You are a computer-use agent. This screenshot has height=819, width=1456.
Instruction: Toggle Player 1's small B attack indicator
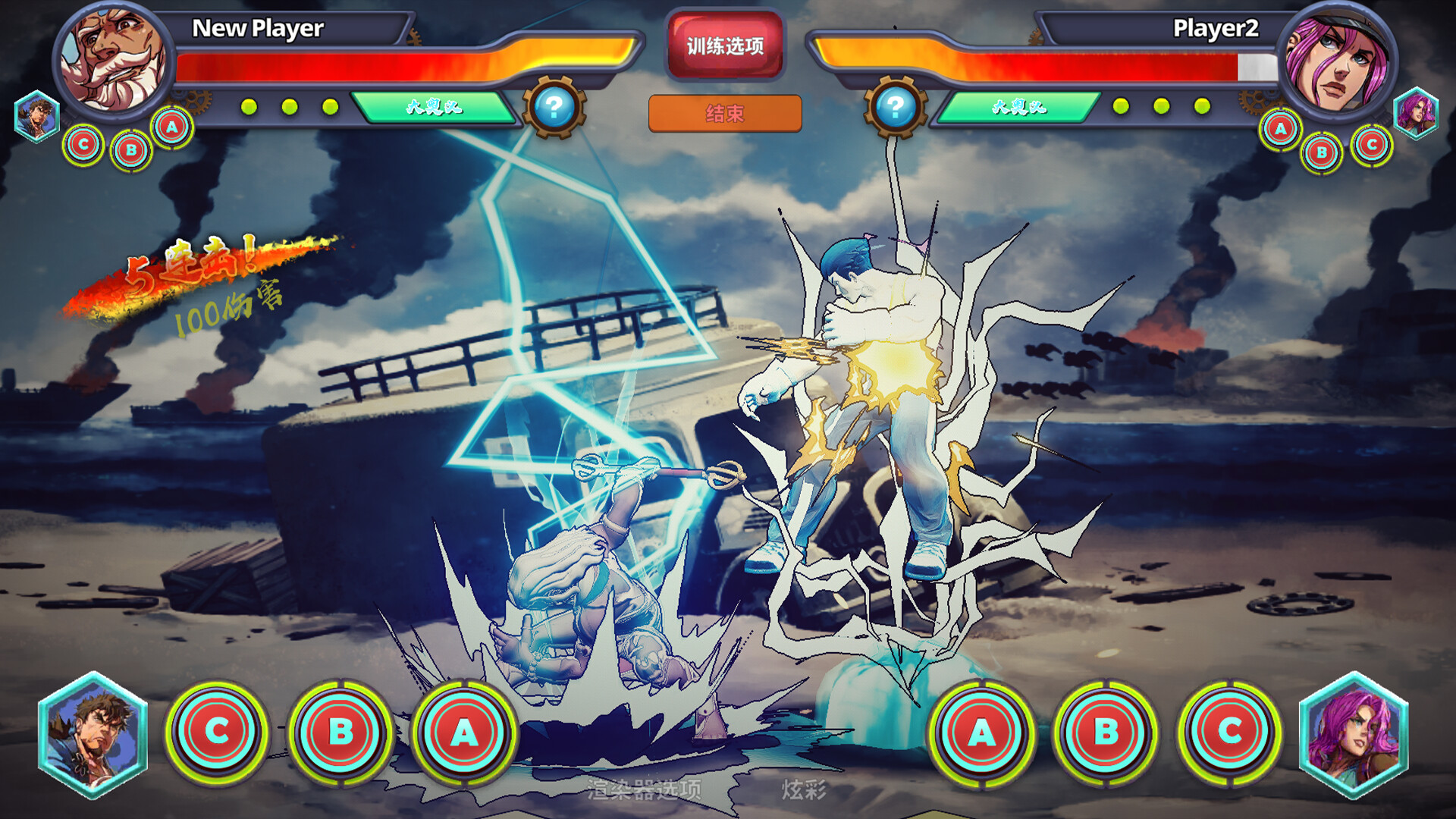tap(129, 150)
